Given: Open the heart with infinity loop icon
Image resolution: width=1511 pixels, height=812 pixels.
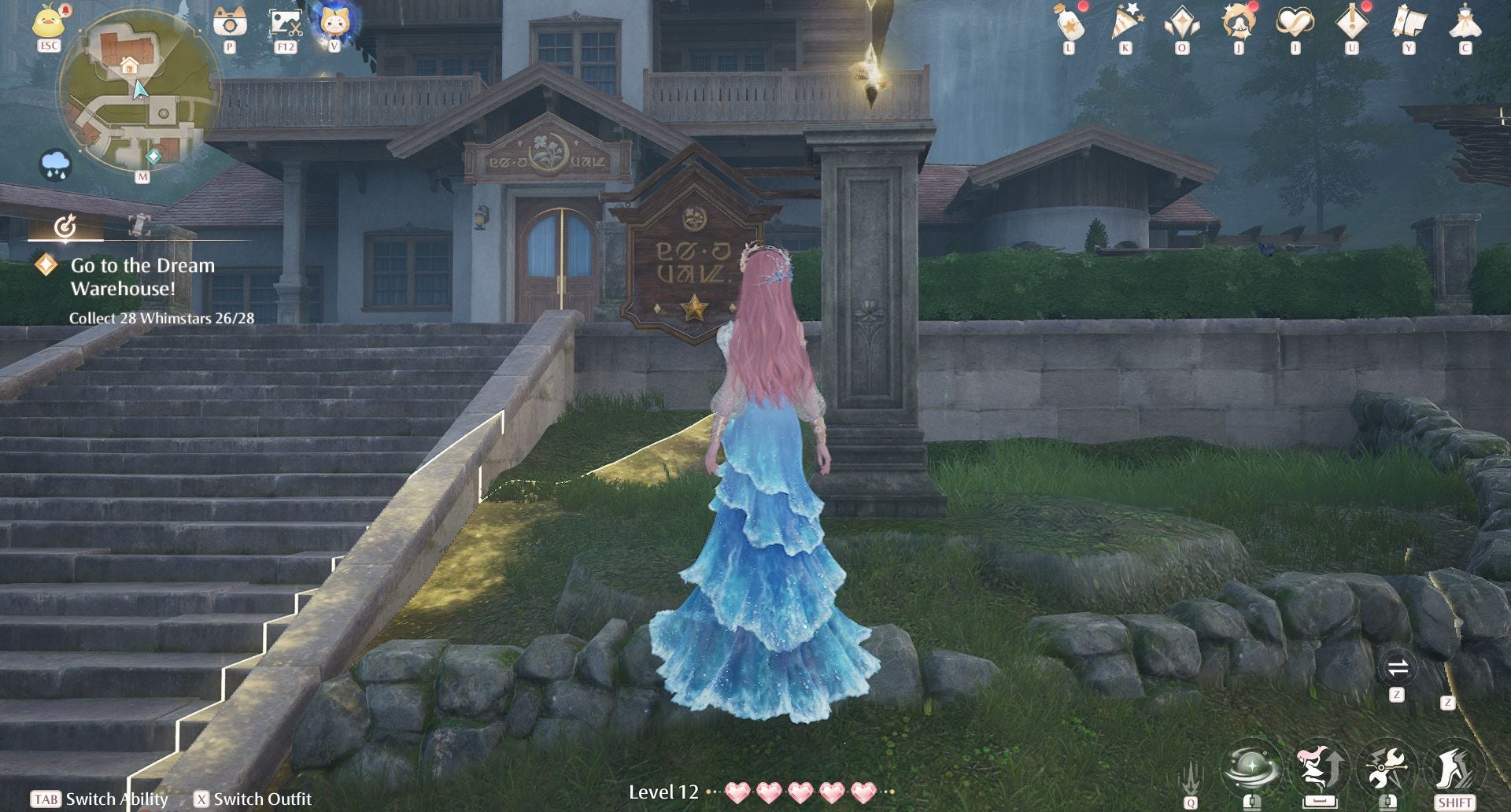Looking at the screenshot, I should click(1295, 22).
